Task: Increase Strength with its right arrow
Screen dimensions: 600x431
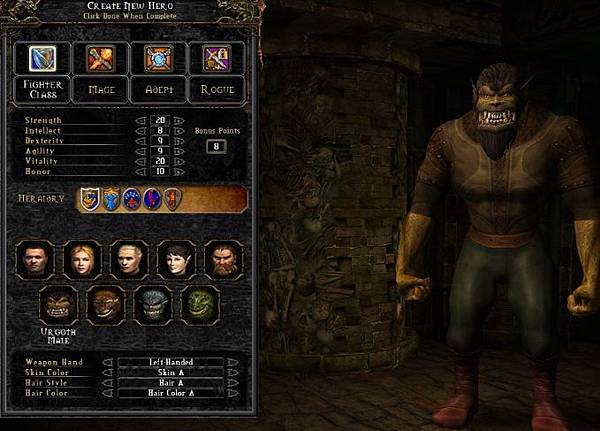Action: (x=180, y=120)
